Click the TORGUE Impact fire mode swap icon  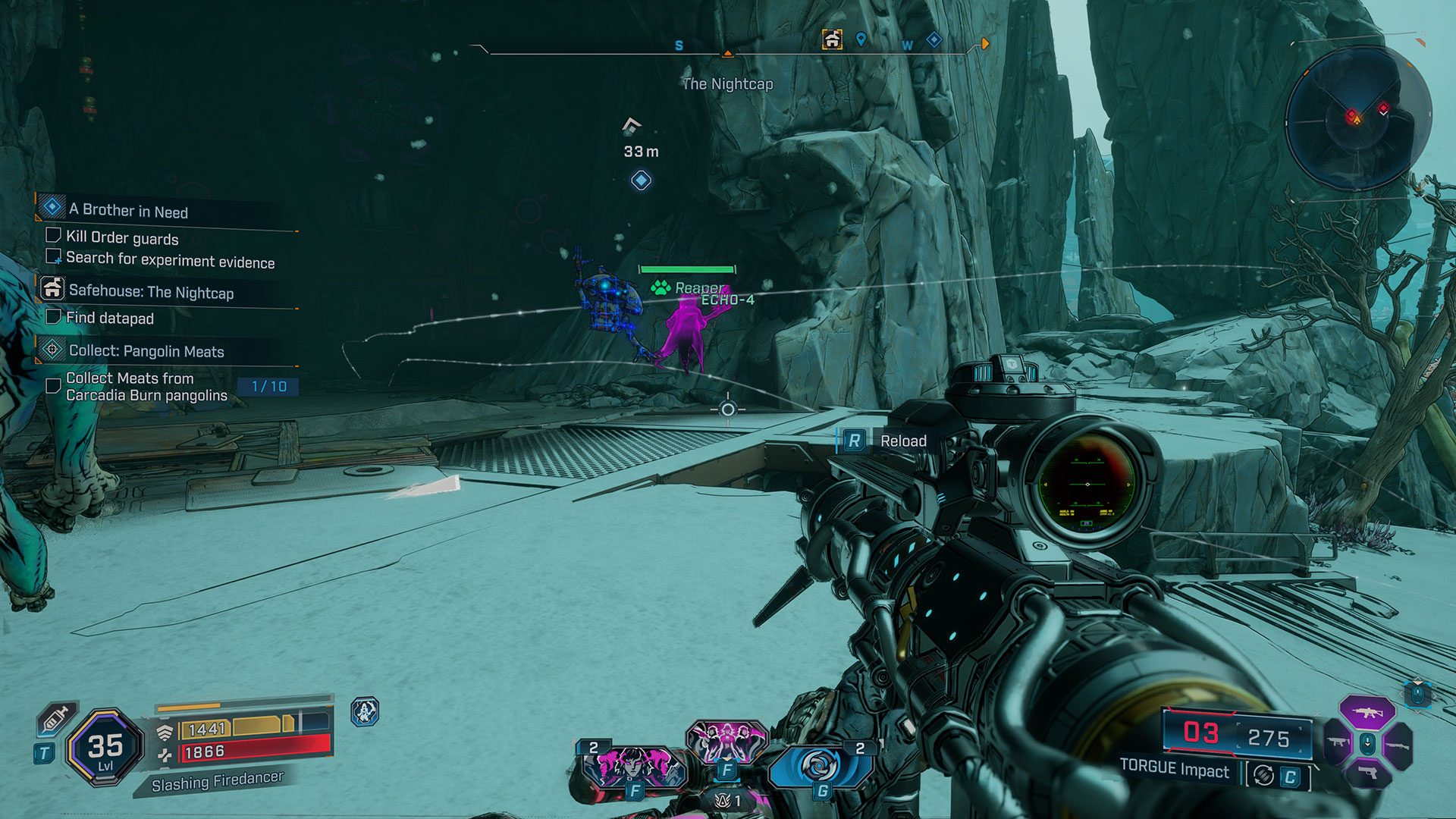point(1263,776)
